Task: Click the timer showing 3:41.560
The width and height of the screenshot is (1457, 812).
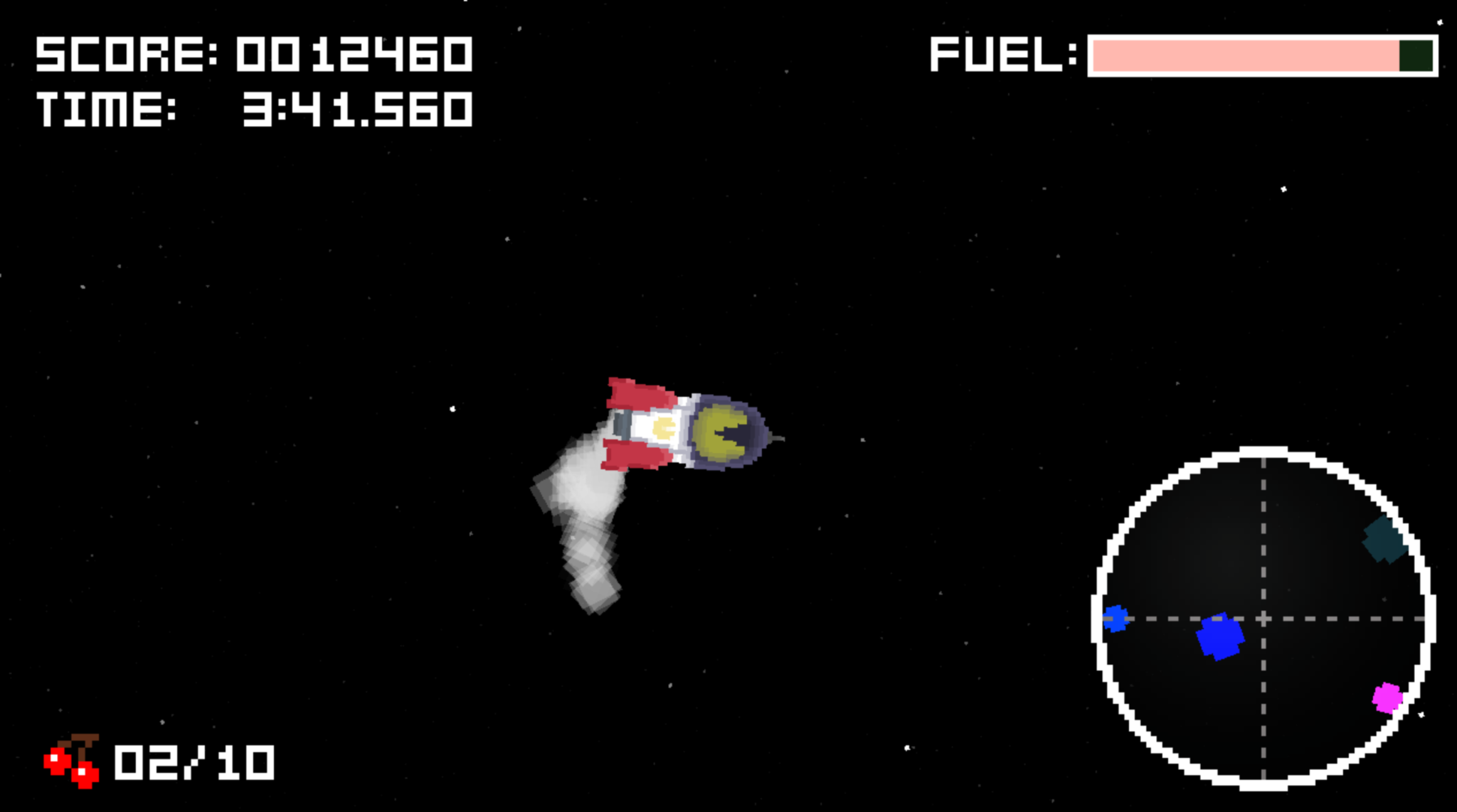Action: point(359,108)
